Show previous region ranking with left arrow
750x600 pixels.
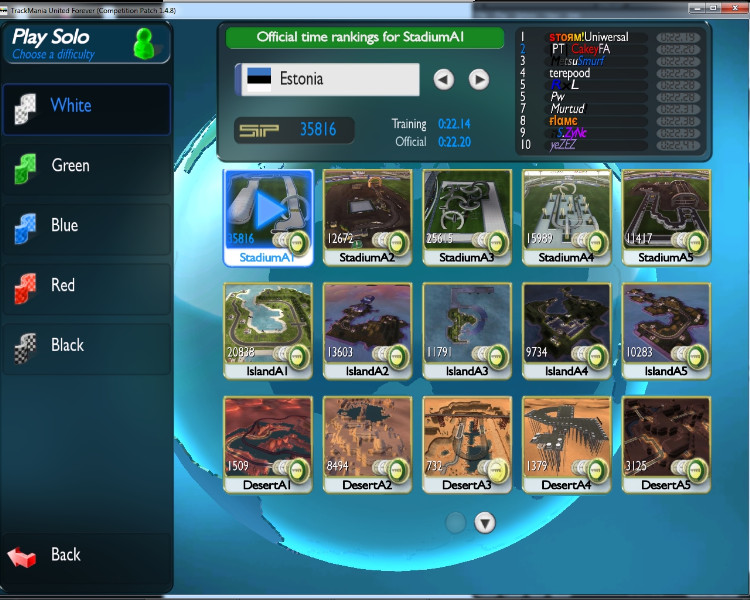[444, 79]
